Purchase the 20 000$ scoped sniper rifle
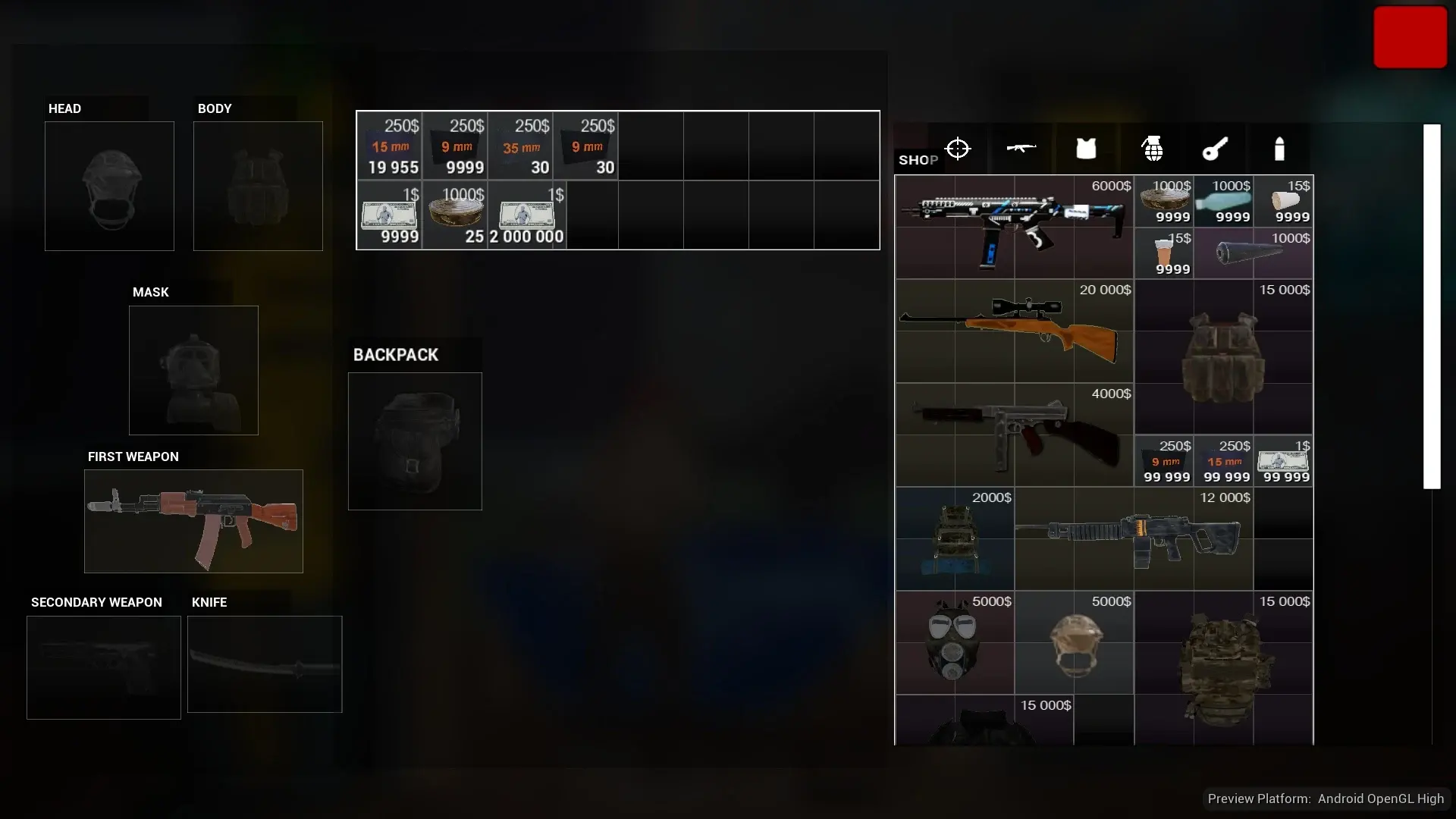The image size is (1456, 819). point(1014,331)
